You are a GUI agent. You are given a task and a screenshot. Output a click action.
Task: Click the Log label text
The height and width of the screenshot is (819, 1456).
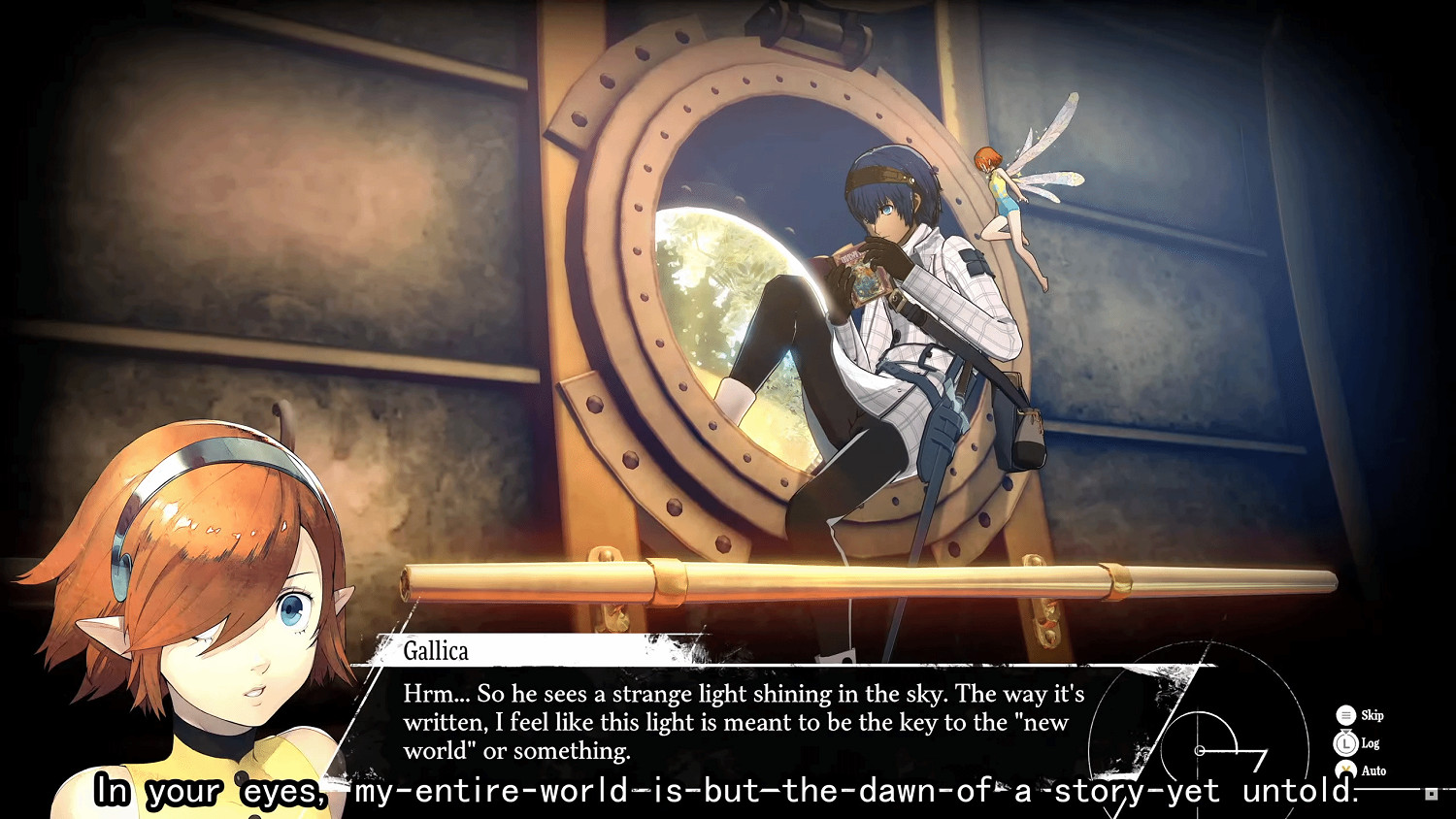tap(1370, 742)
